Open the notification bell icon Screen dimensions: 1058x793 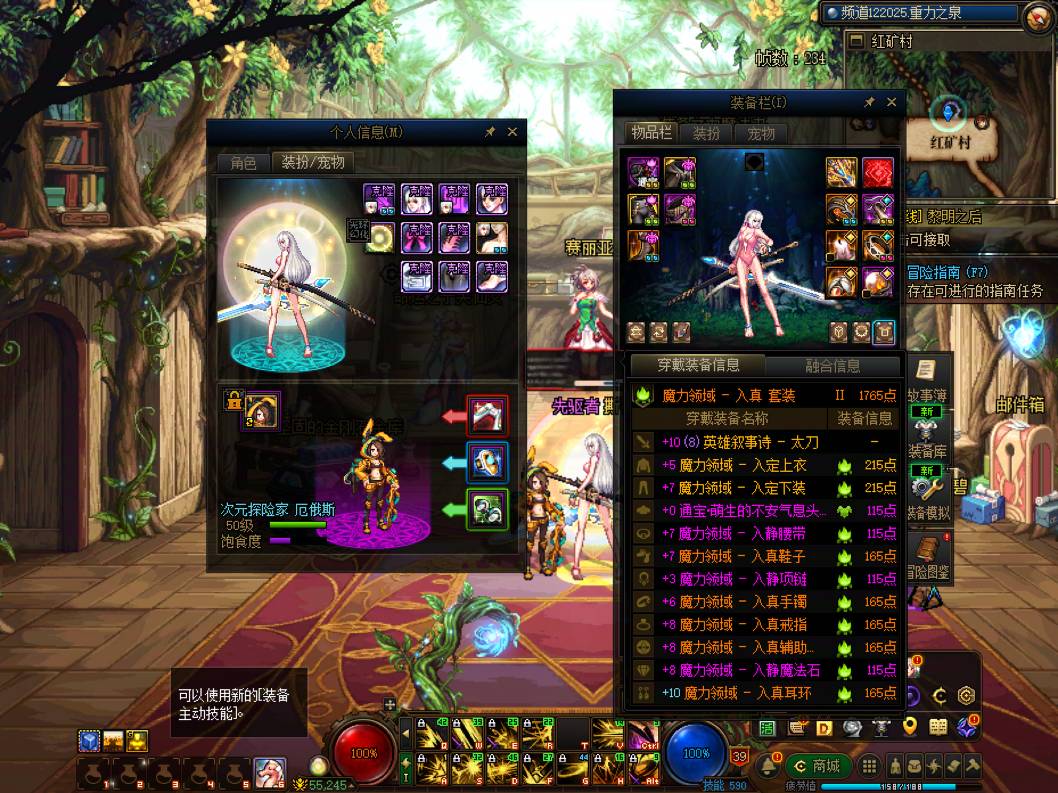point(767,767)
